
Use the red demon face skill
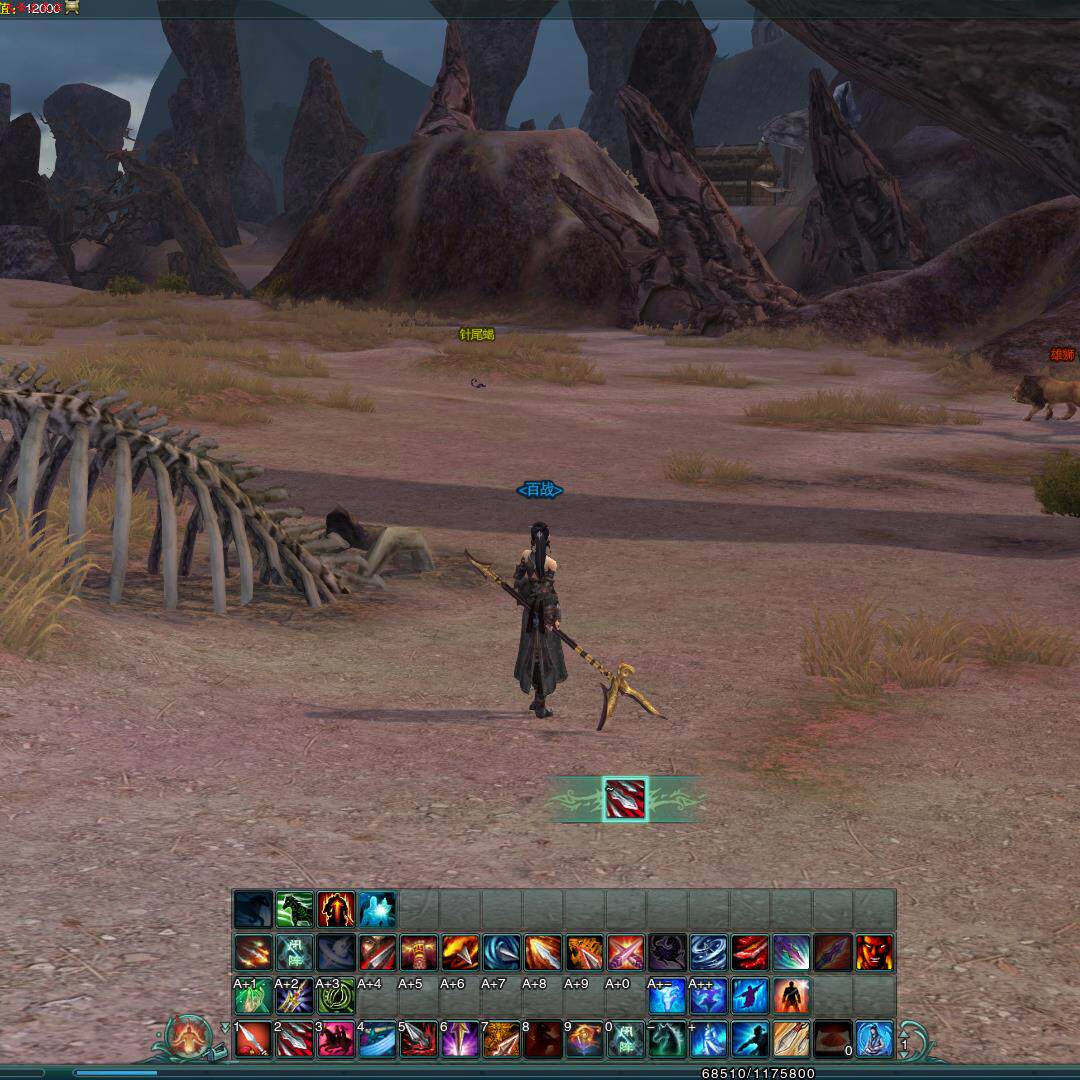point(874,953)
